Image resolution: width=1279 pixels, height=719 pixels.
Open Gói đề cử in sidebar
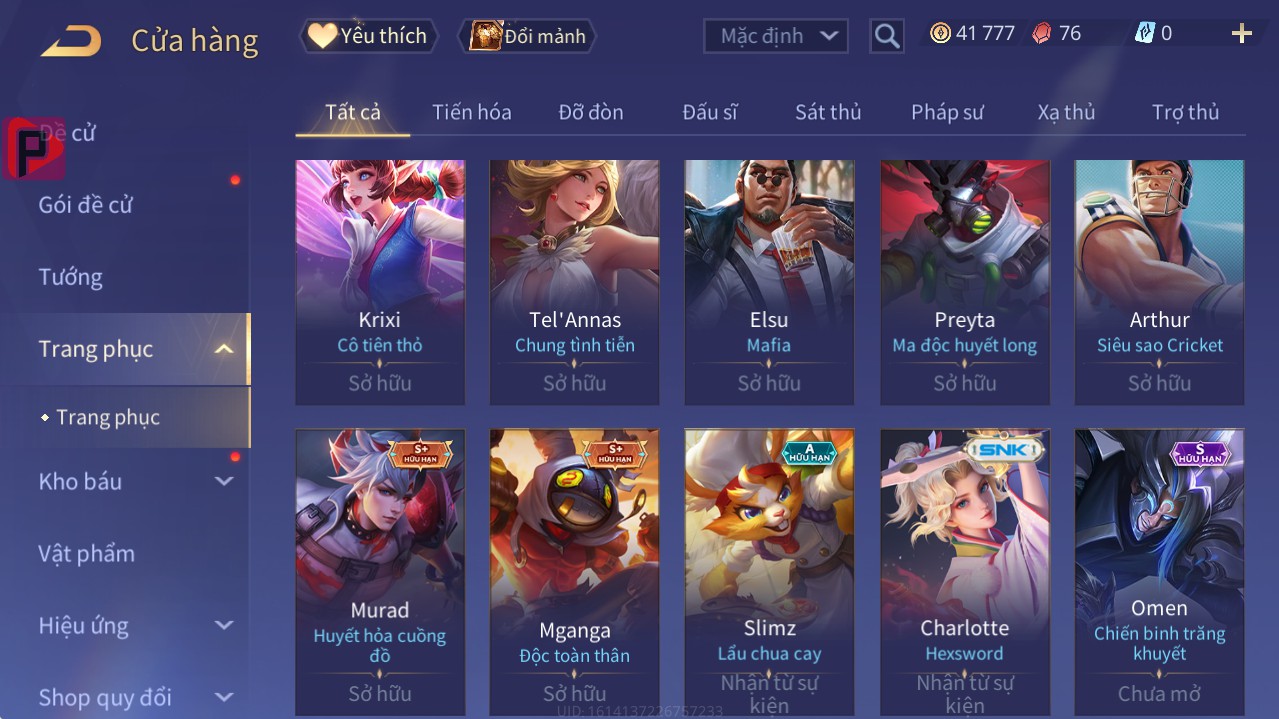[x=86, y=205]
